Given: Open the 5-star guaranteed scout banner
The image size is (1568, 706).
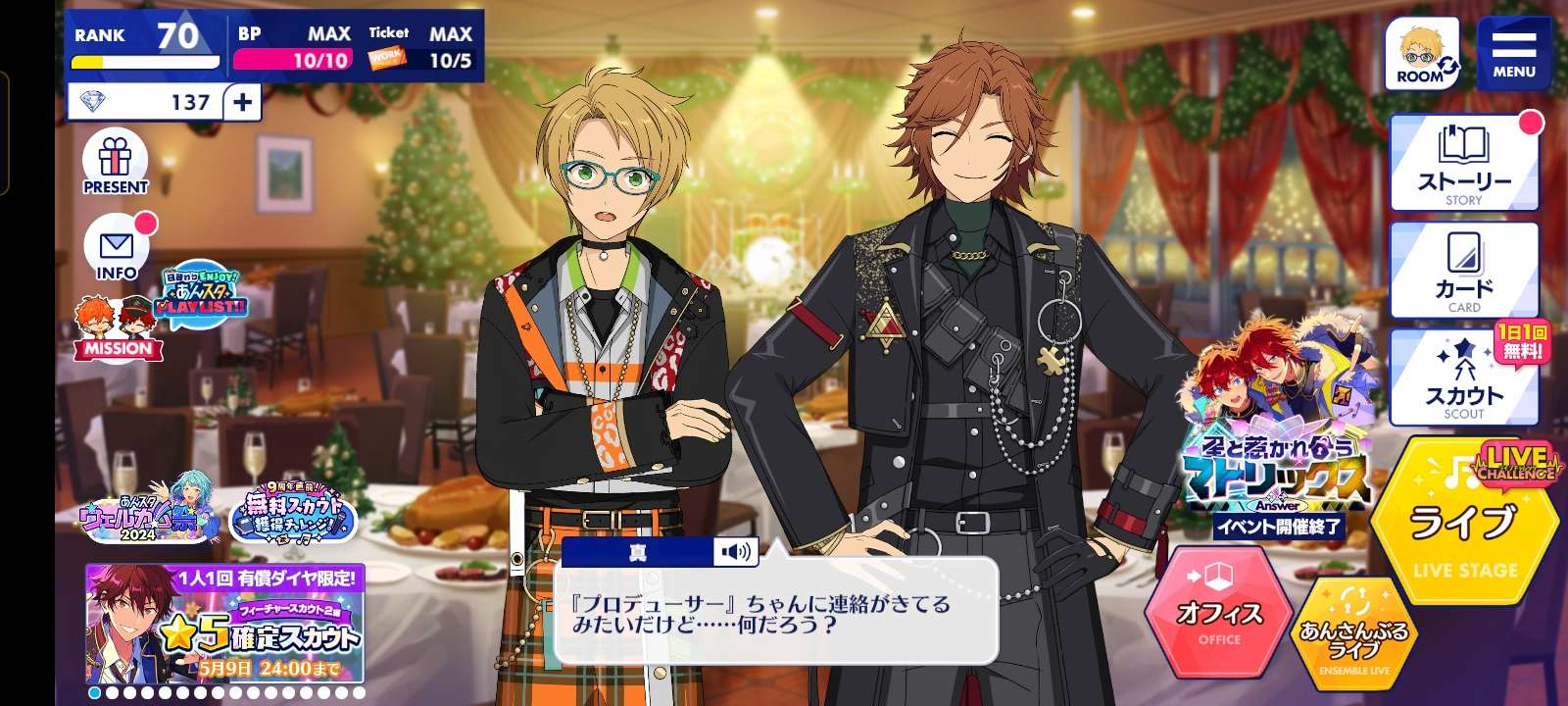Looking at the screenshot, I should coord(225,624).
